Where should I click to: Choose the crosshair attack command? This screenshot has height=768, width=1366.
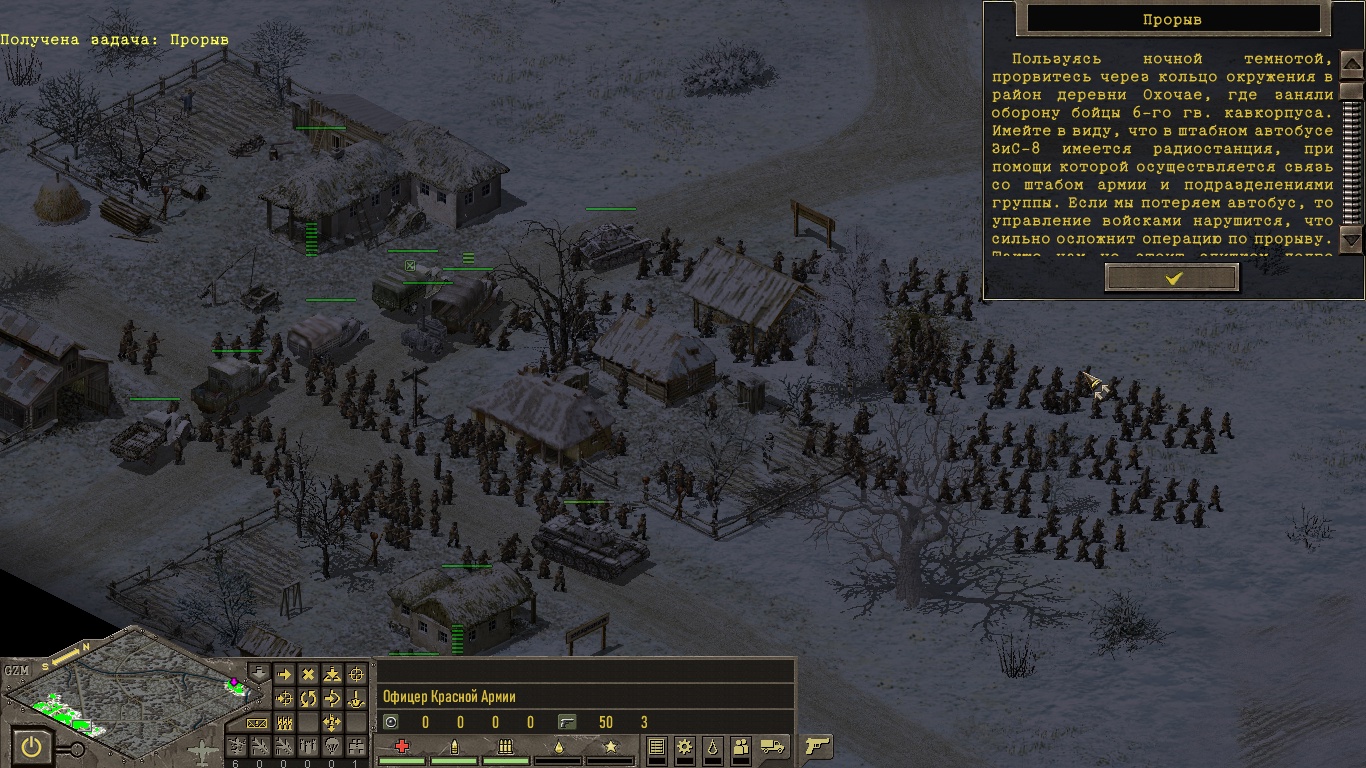point(356,675)
